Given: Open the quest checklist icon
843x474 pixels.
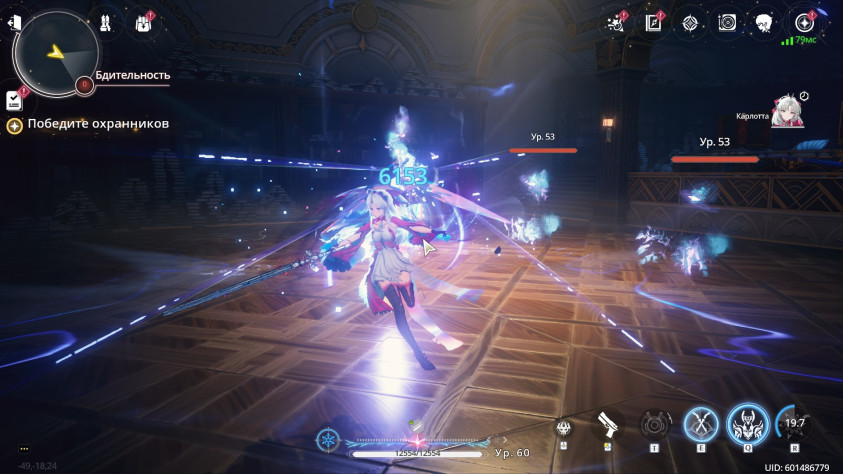Looking at the screenshot, I should 14,99.
